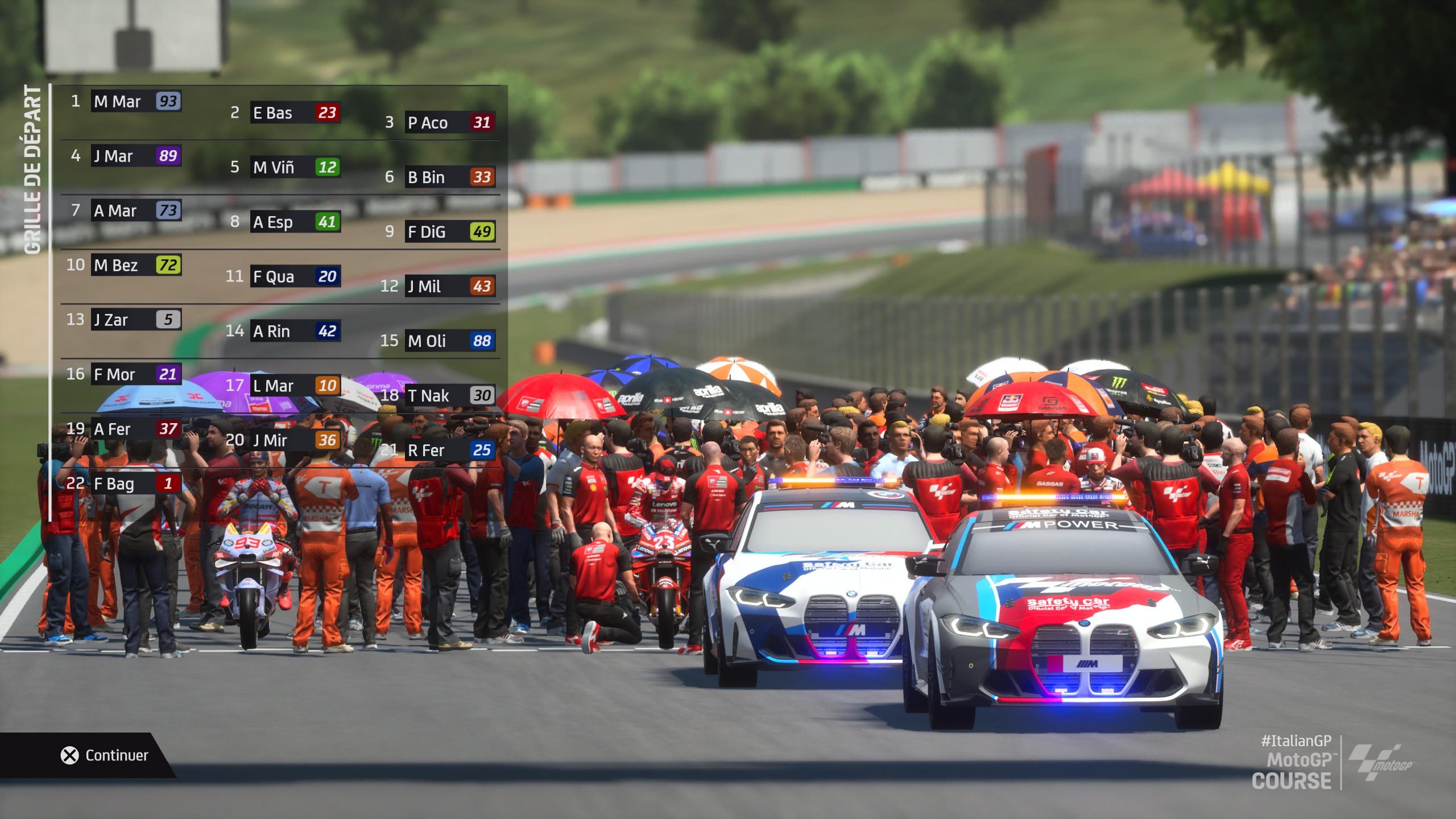Pick J Mar 89 in fourth position
This screenshot has width=1456, height=819.
(x=136, y=156)
